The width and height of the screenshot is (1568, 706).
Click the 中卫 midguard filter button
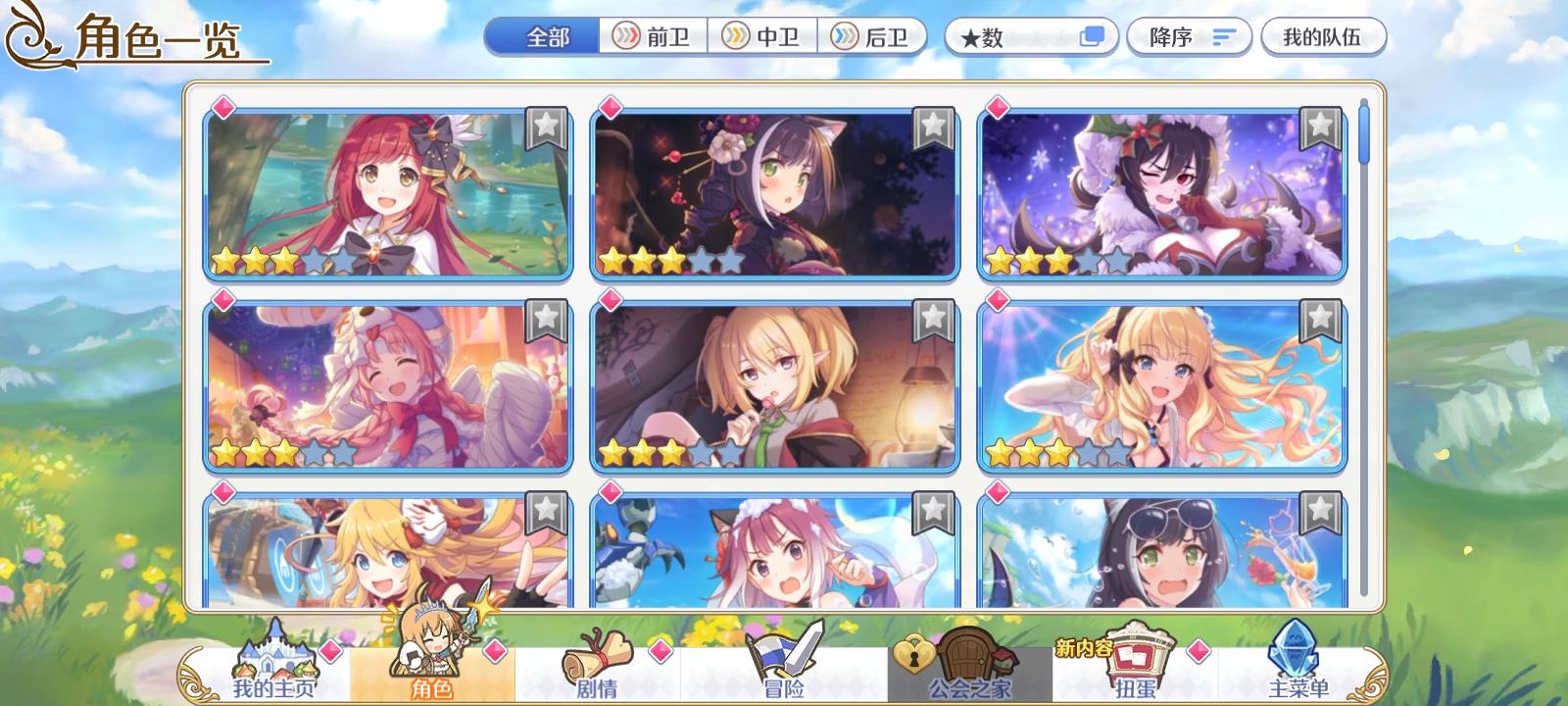pos(764,36)
